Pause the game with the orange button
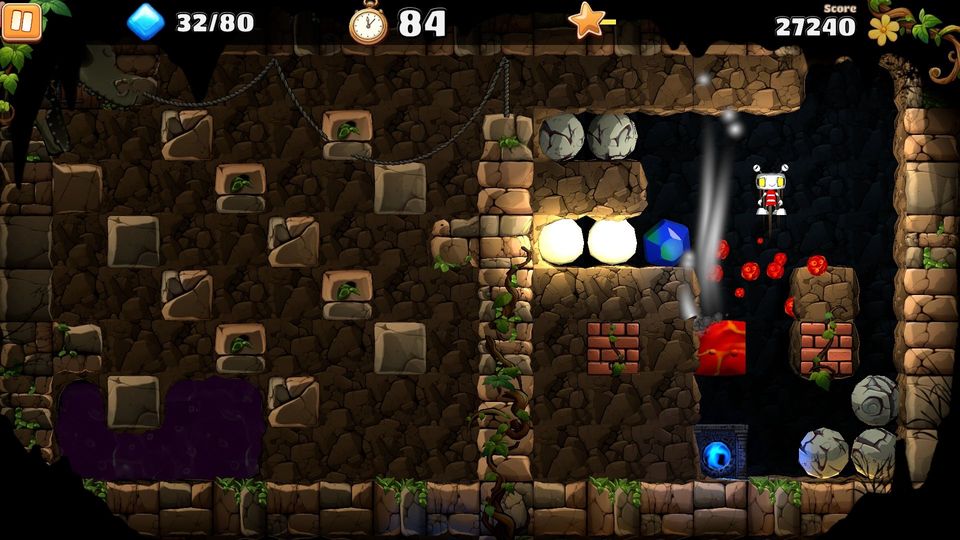 21,21
